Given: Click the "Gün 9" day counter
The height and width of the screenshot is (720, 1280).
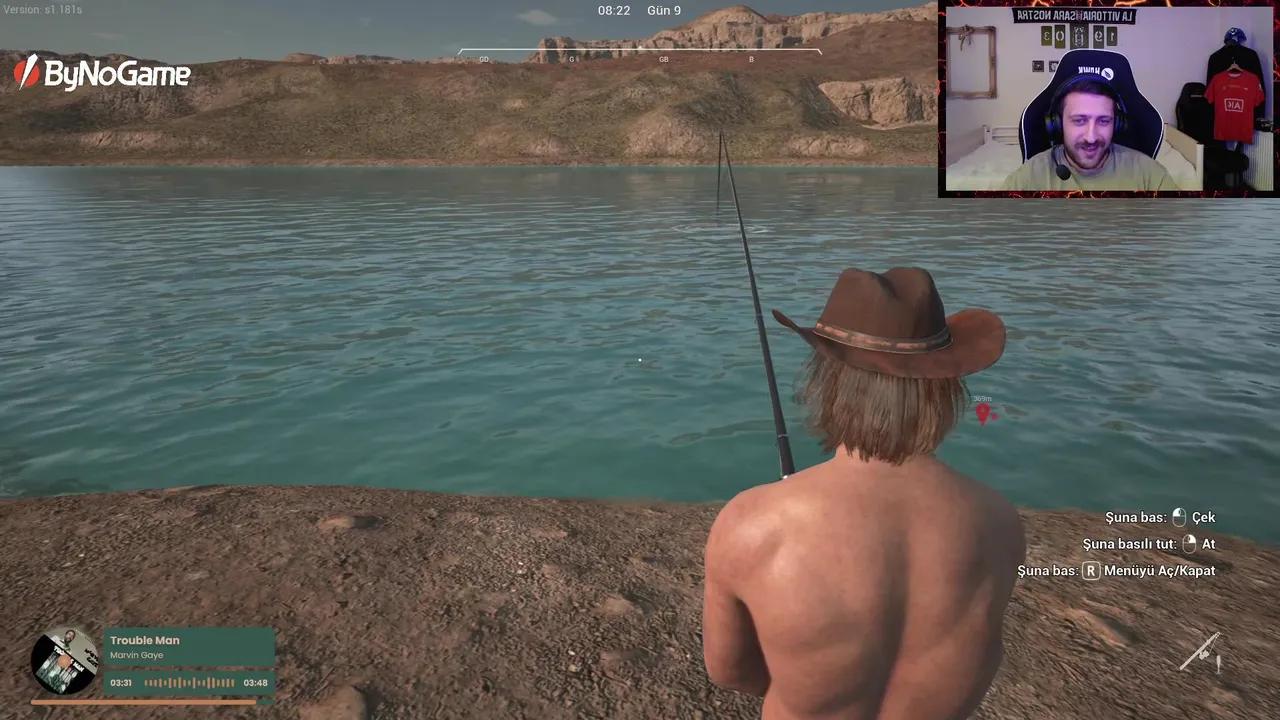Looking at the screenshot, I should coord(663,10).
